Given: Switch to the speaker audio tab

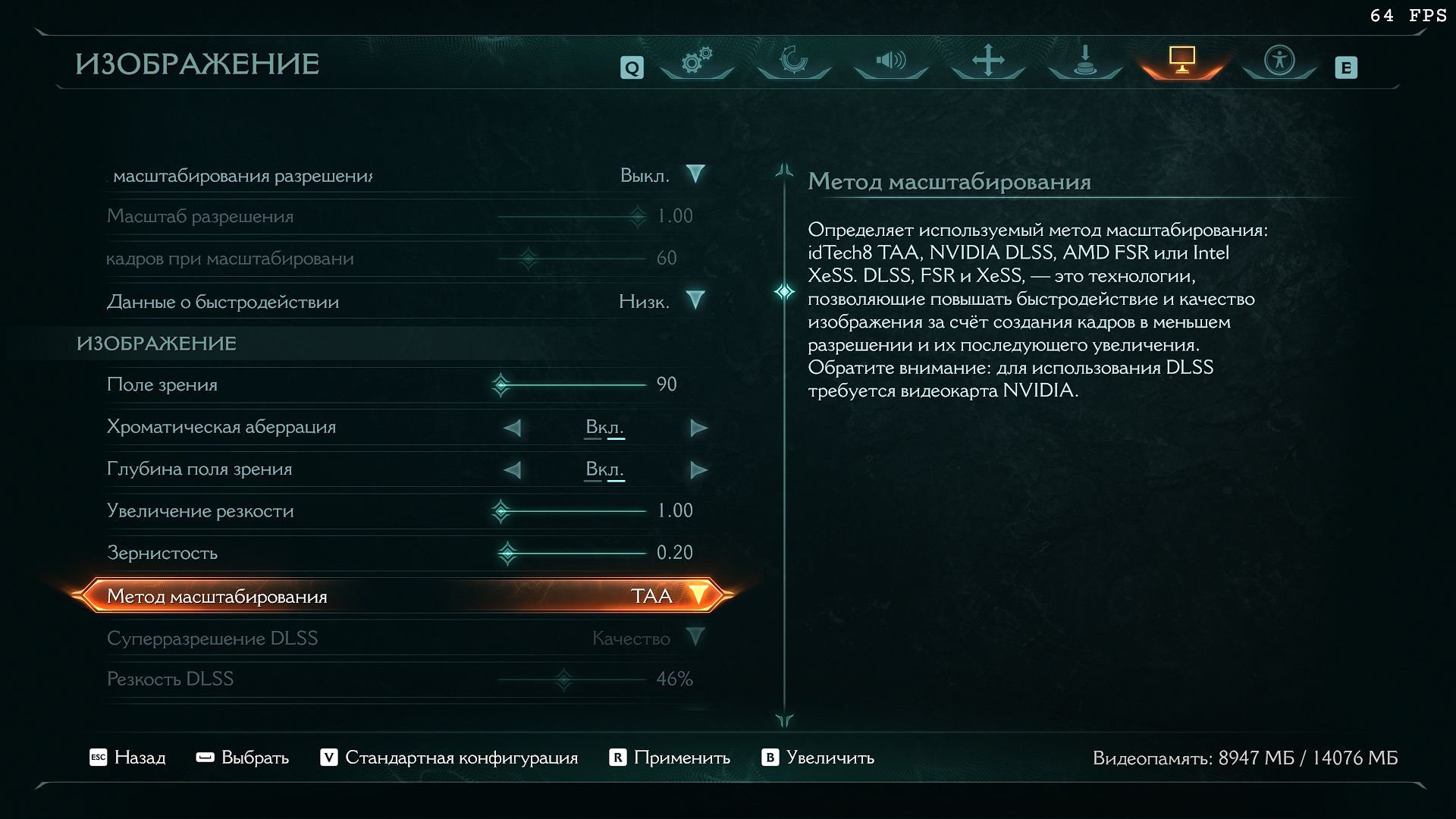Looking at the screenshot, I should coord(890,61).
